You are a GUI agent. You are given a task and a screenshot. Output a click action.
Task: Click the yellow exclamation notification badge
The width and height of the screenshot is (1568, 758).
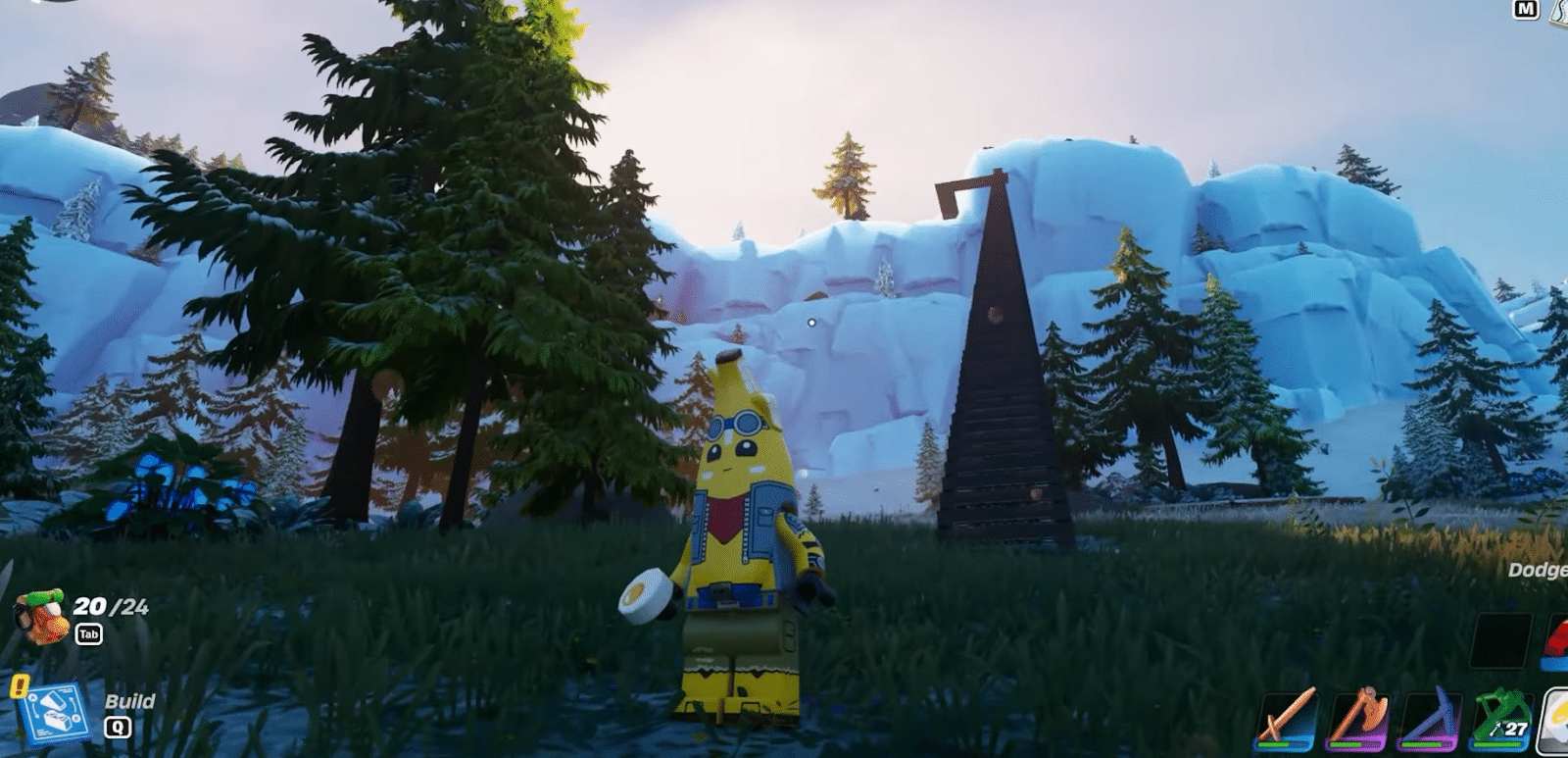(x=19, y=686)
